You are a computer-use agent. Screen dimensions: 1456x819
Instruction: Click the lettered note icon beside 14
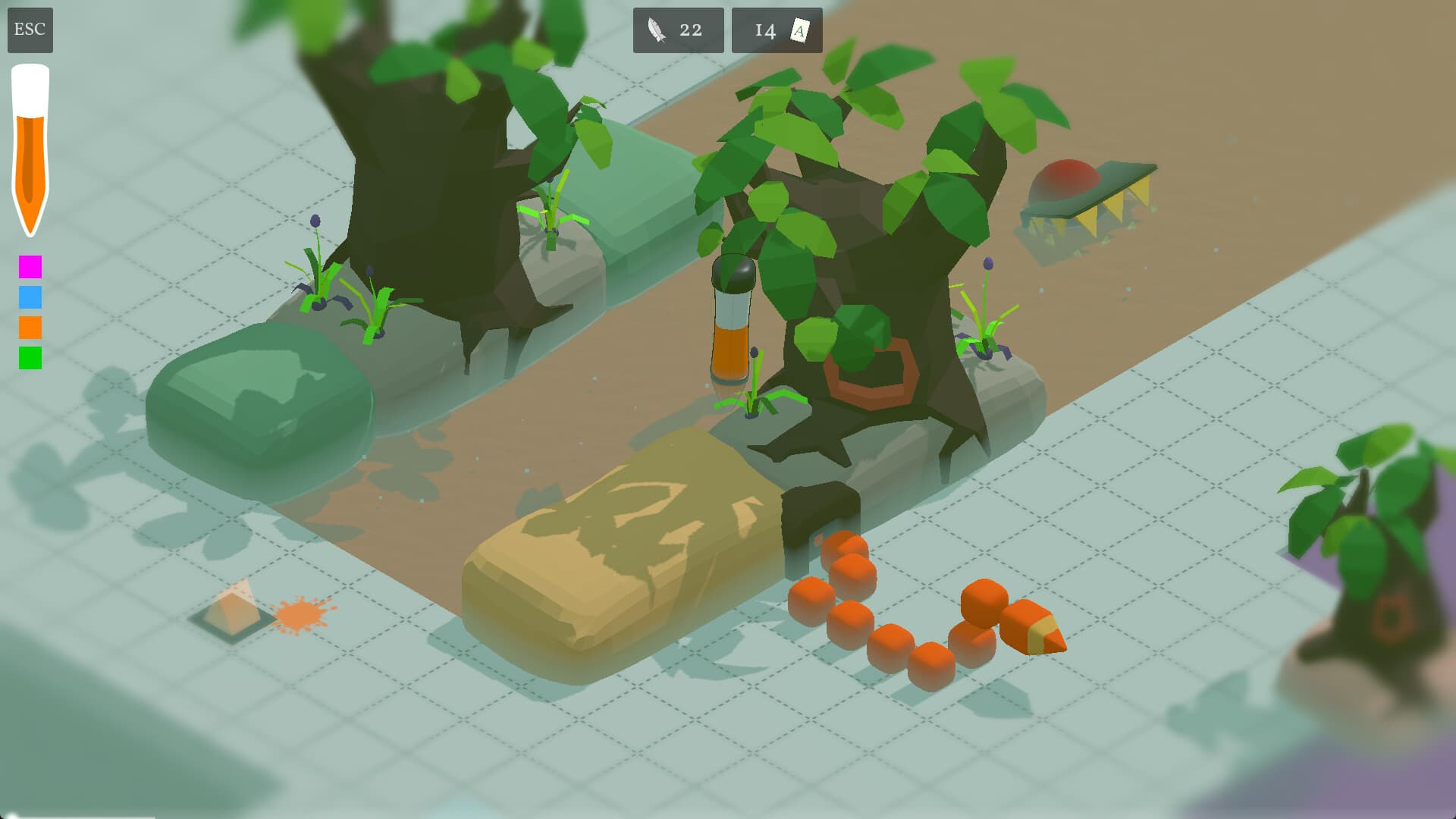tap(799, 30)
